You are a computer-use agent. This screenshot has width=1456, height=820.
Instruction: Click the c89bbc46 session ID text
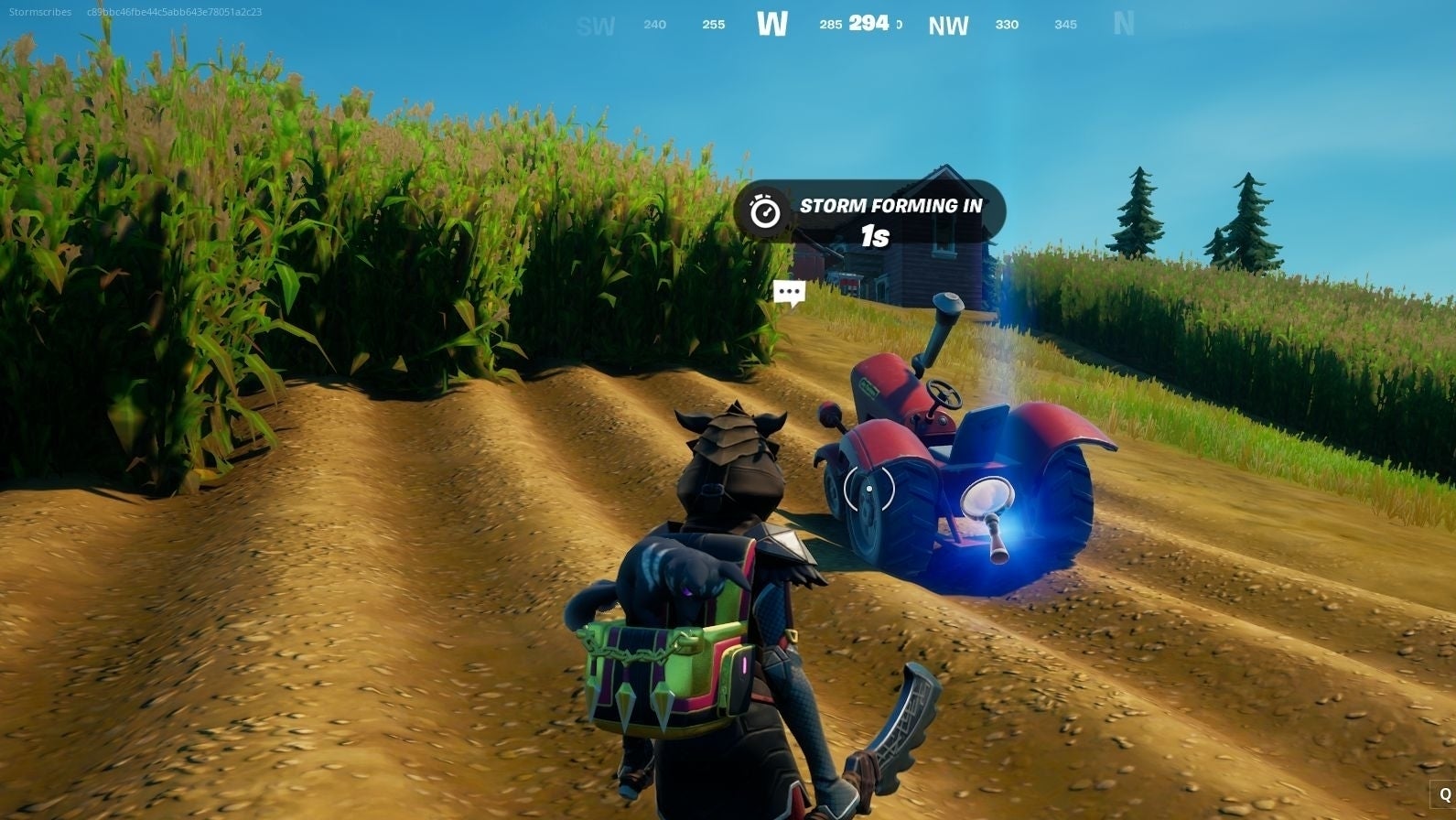coord(172,12)
